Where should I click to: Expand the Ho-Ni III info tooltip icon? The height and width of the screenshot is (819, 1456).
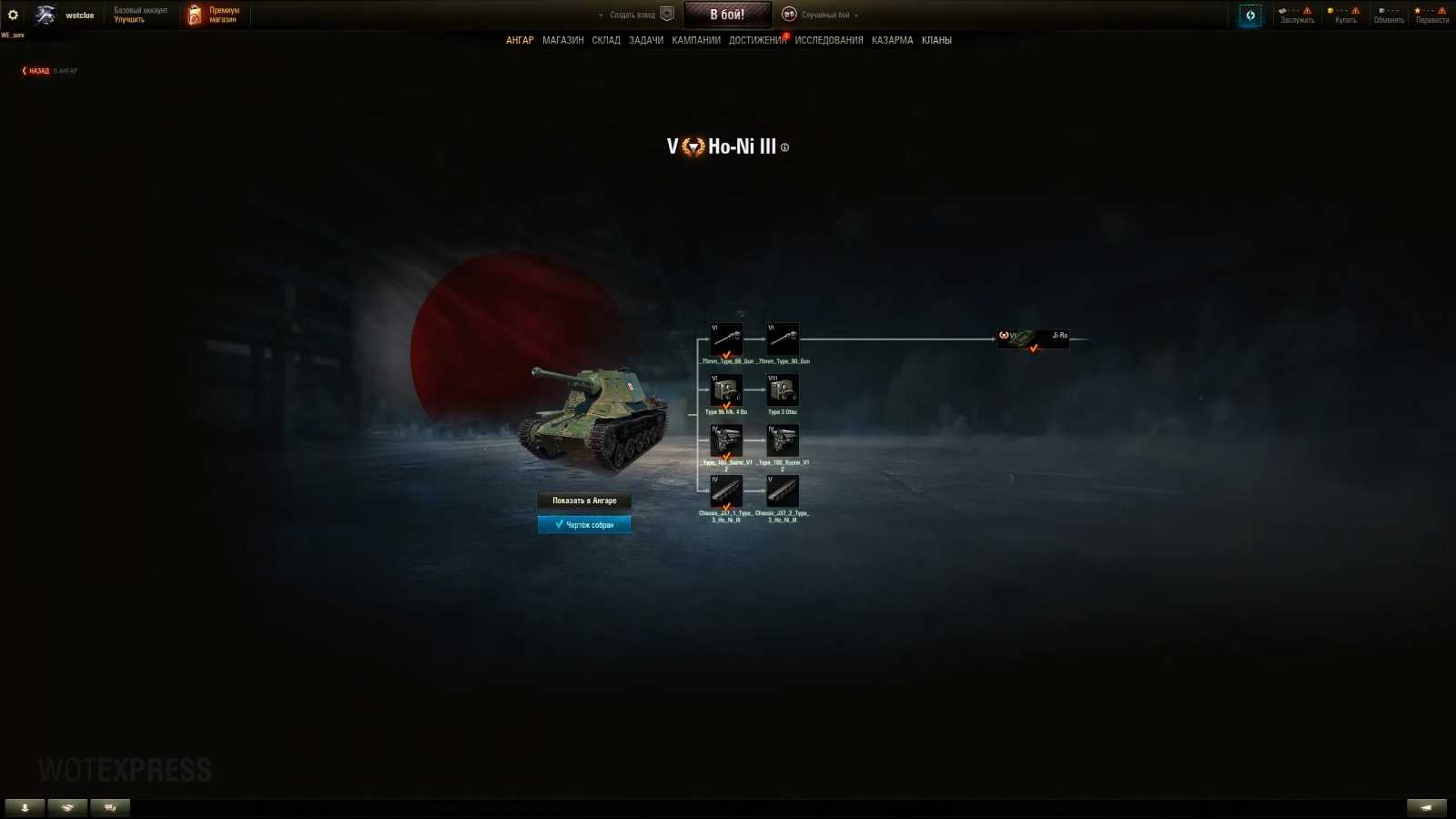(x=784, y=147)
